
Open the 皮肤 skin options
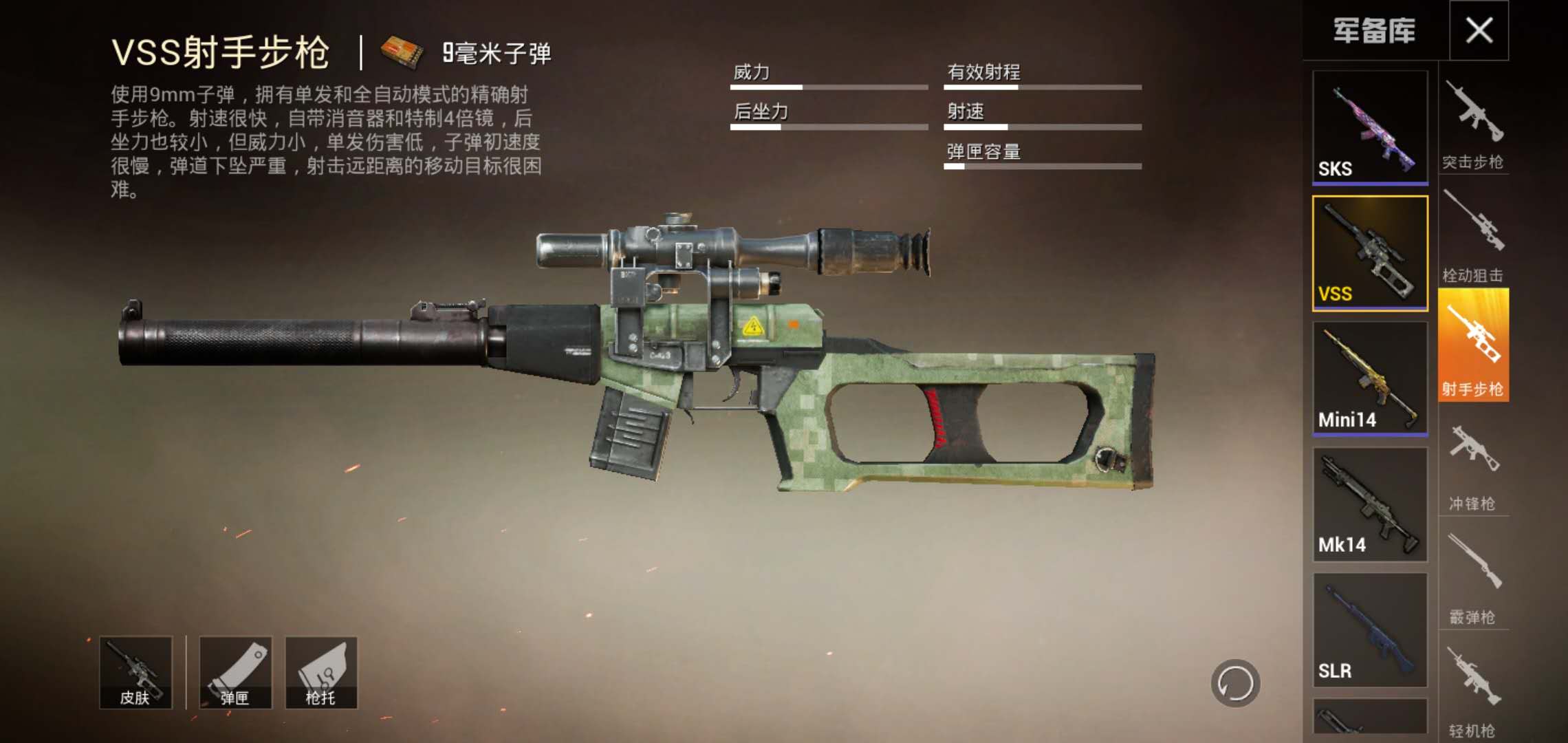coord(136,671)
